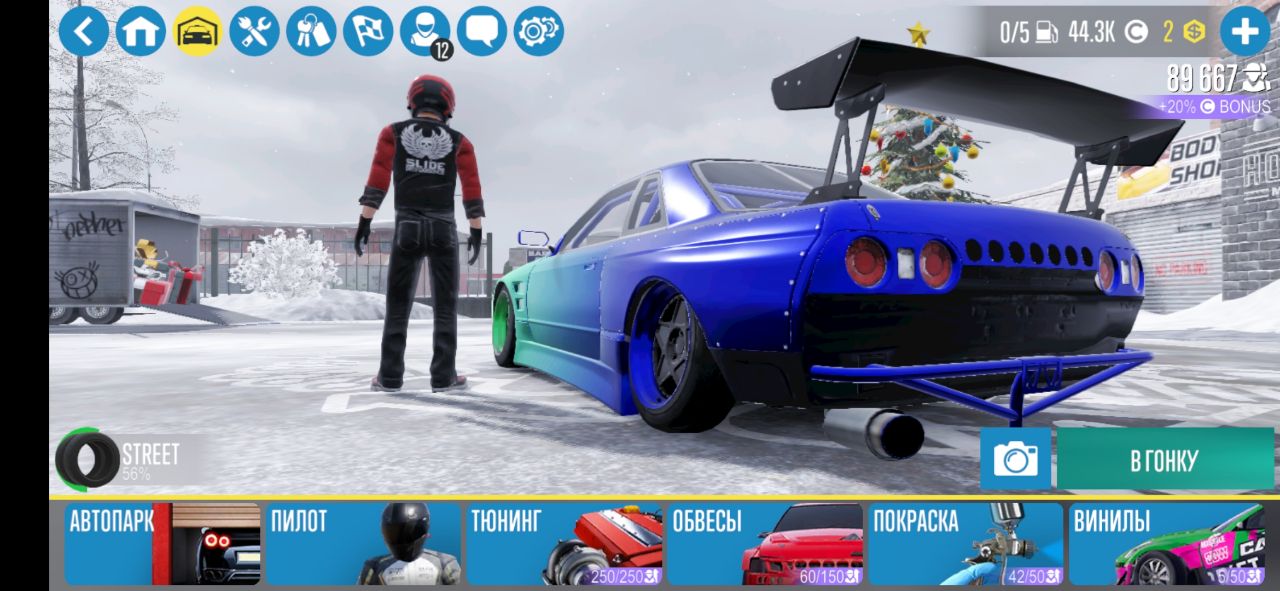Open the ВИНИЛЫ vinyls tile
The width and height of the screenshot is (1280, 591).
coord(1167,544)
